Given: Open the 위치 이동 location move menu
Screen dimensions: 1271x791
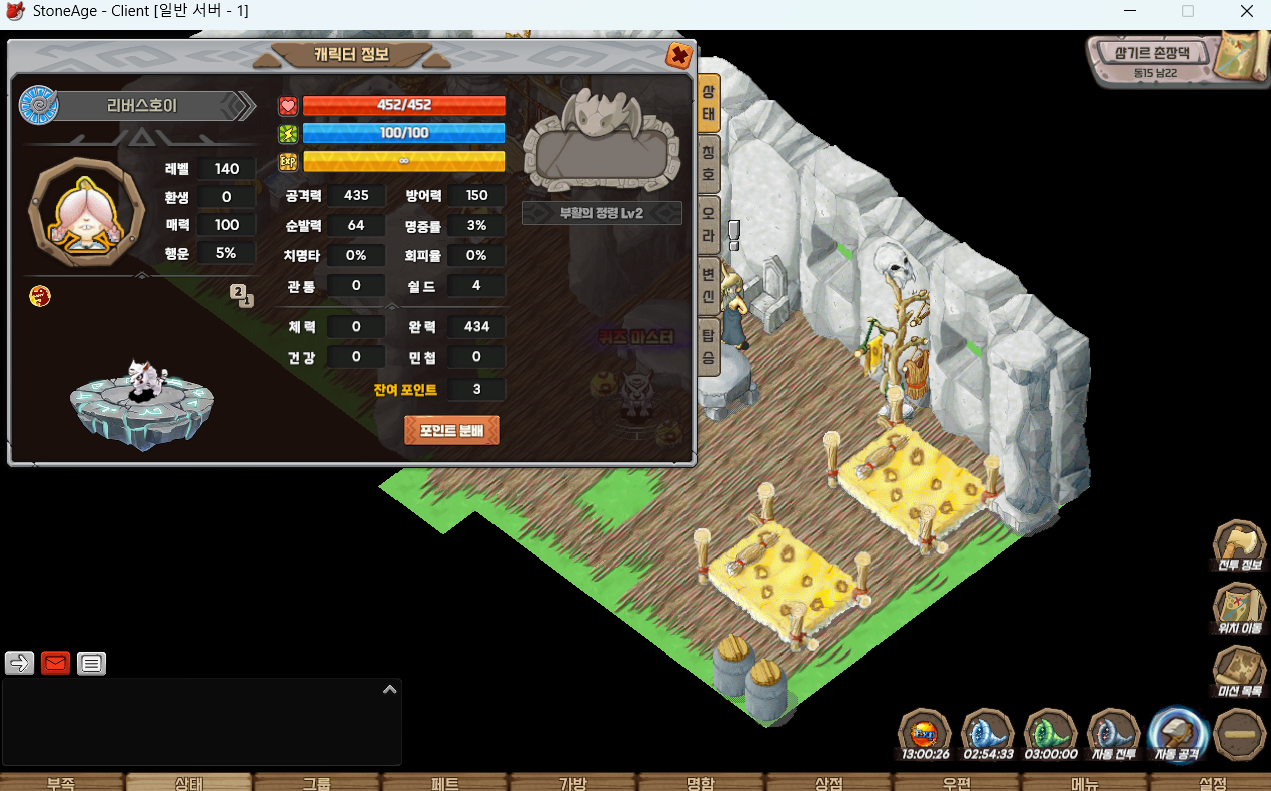Looking at the screenshot, I should pos(1239,611).
